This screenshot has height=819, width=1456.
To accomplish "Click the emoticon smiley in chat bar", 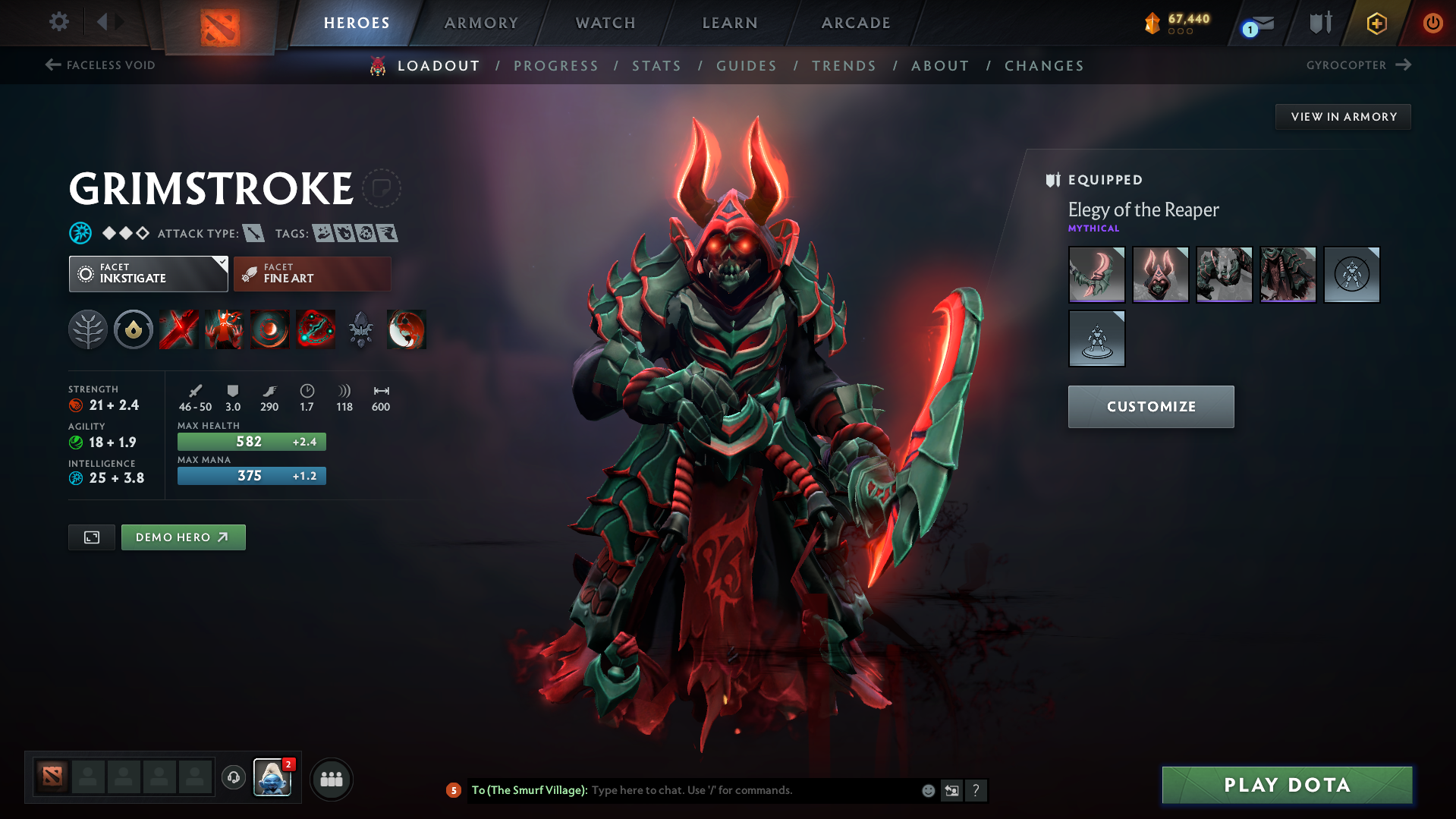I will click(x=927, y=790).
